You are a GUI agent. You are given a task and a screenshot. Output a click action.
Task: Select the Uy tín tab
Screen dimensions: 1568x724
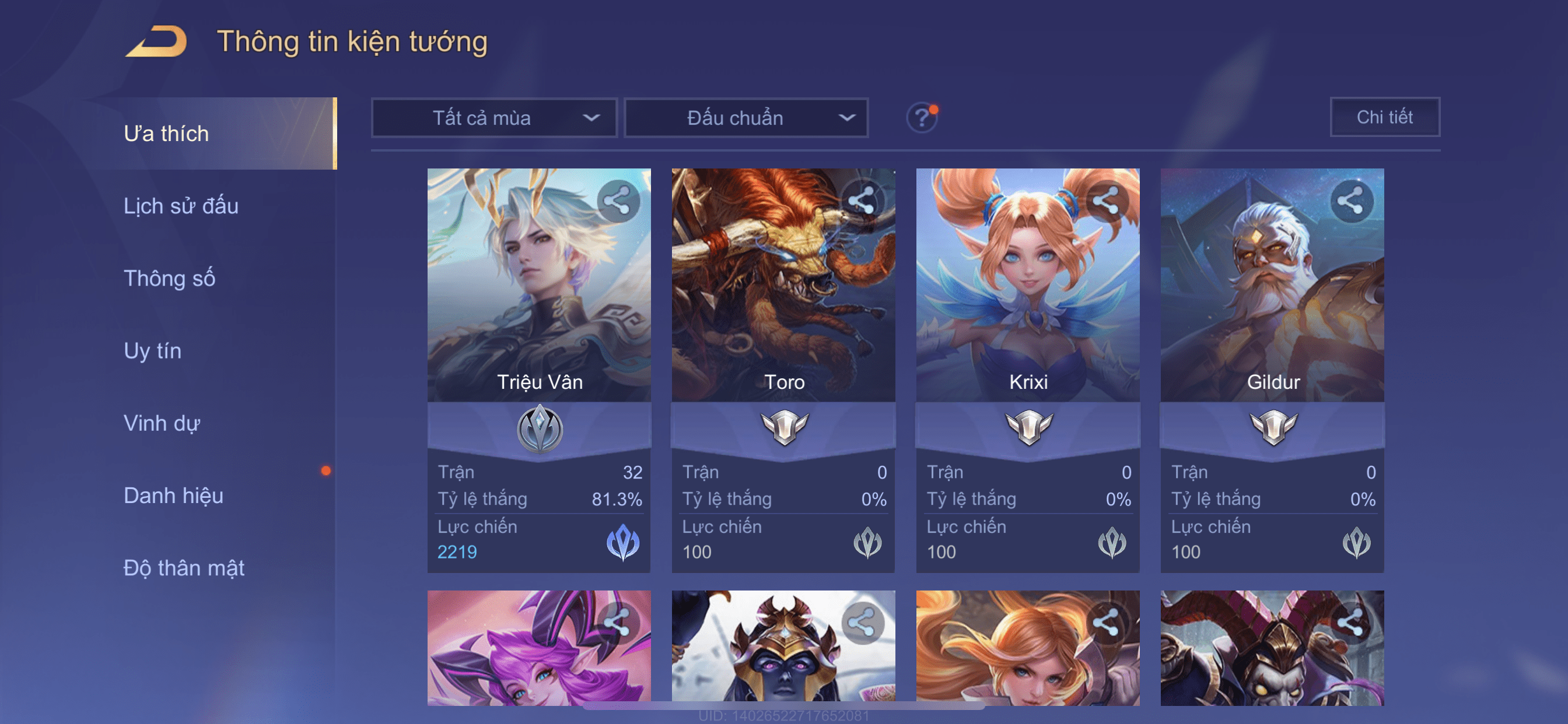[x=152, y=350]
